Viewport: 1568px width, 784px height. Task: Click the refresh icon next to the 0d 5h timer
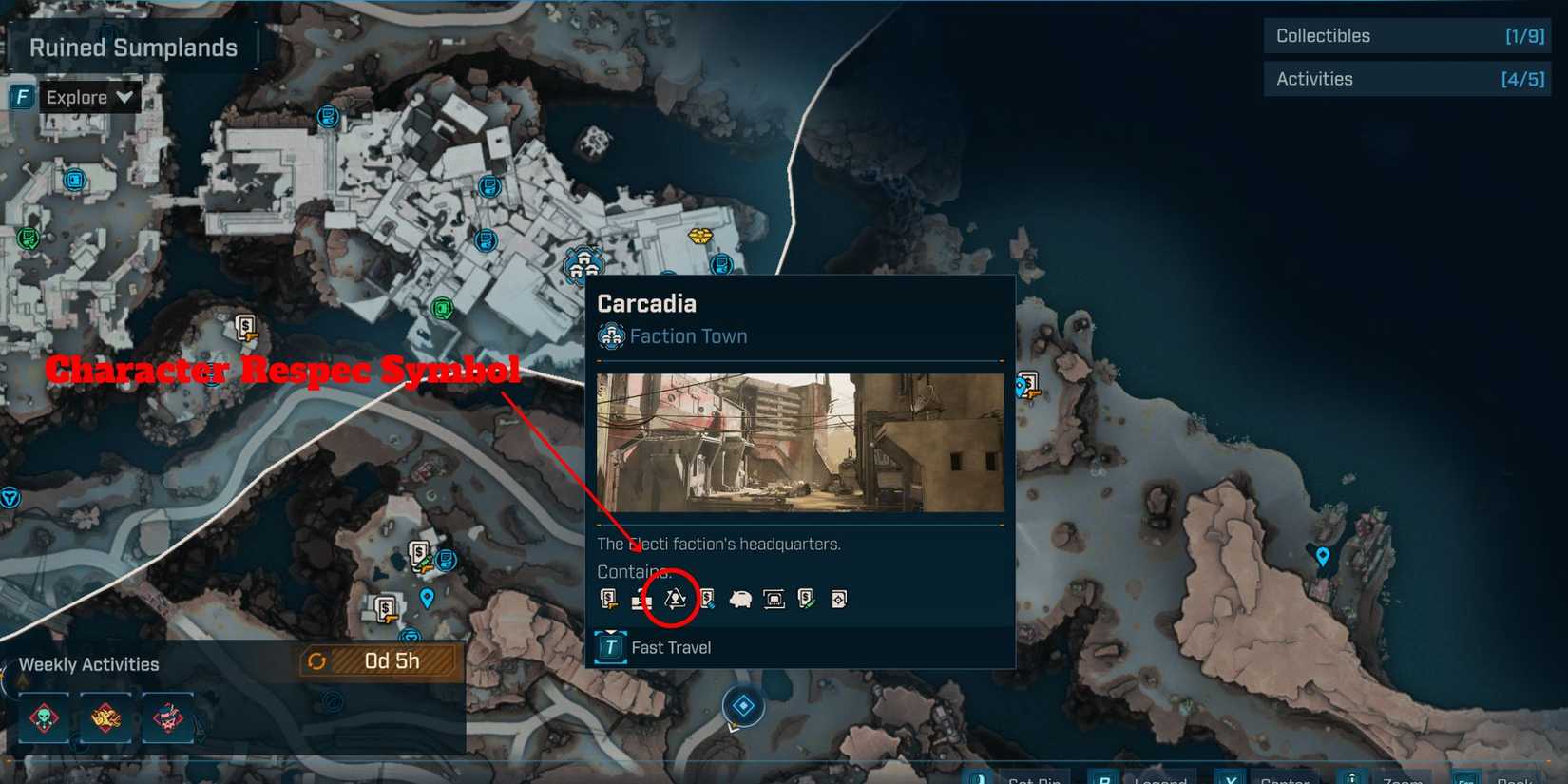coord(320,661)
